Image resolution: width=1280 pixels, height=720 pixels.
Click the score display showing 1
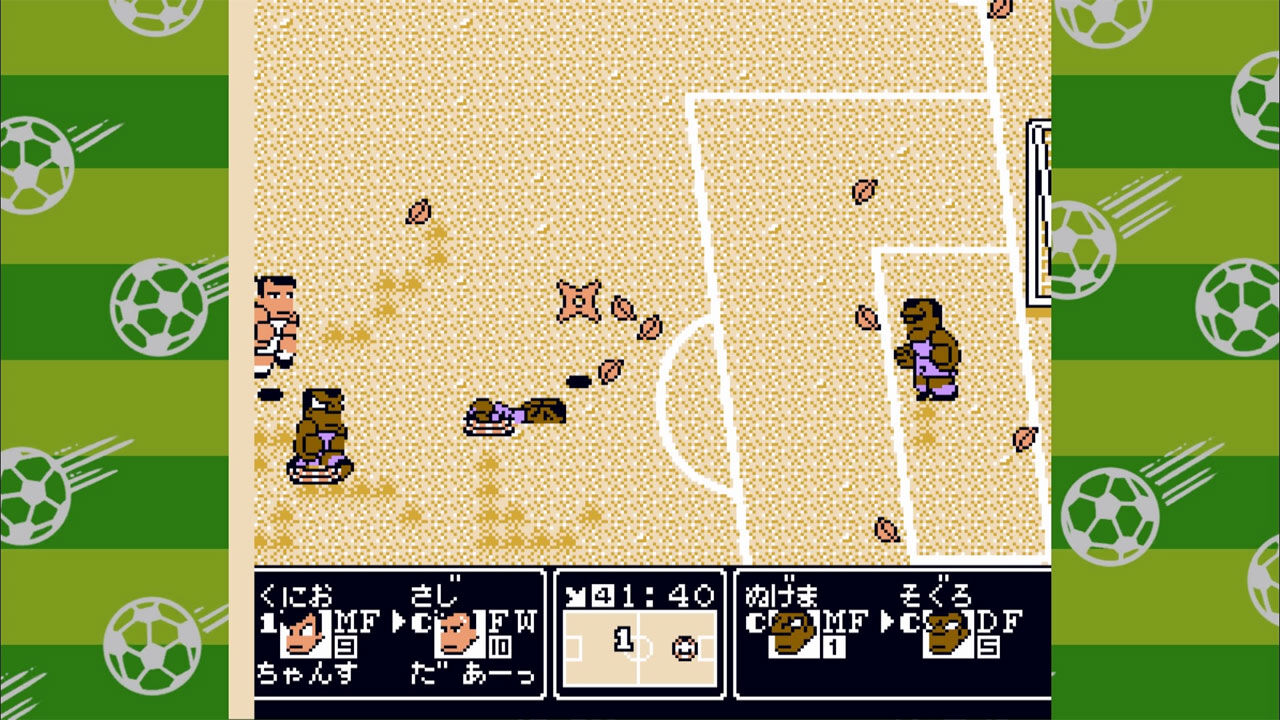623,640
